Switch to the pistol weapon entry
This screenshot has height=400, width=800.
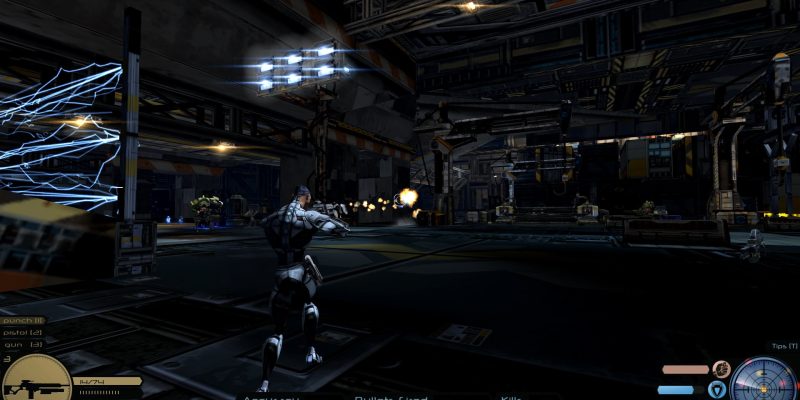click(22, 331)
